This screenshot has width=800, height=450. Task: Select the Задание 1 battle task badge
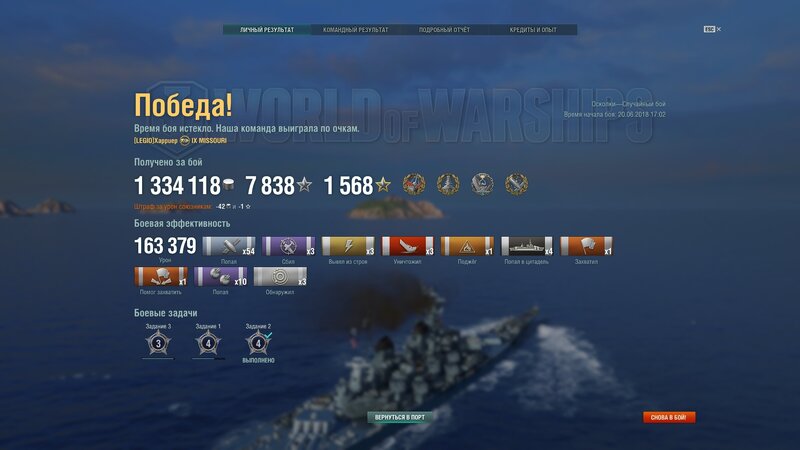tap(208, 344)
